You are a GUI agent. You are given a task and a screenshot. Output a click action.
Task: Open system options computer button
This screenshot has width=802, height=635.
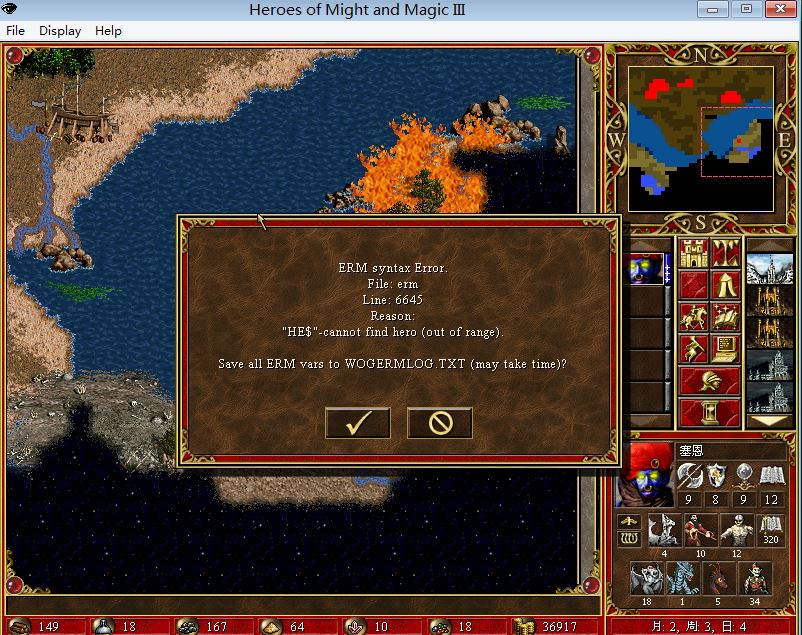725,349
